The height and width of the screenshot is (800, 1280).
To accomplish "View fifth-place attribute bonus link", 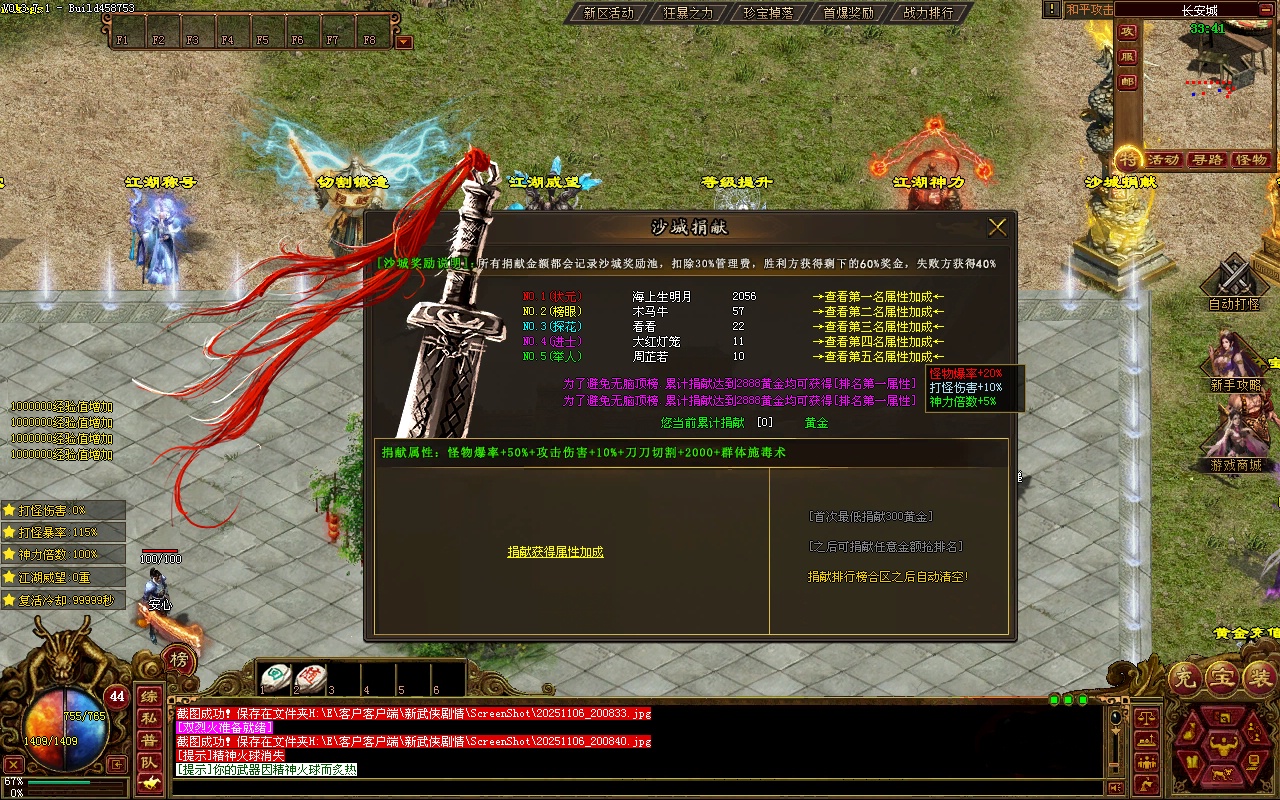I will tap(878, 357).
